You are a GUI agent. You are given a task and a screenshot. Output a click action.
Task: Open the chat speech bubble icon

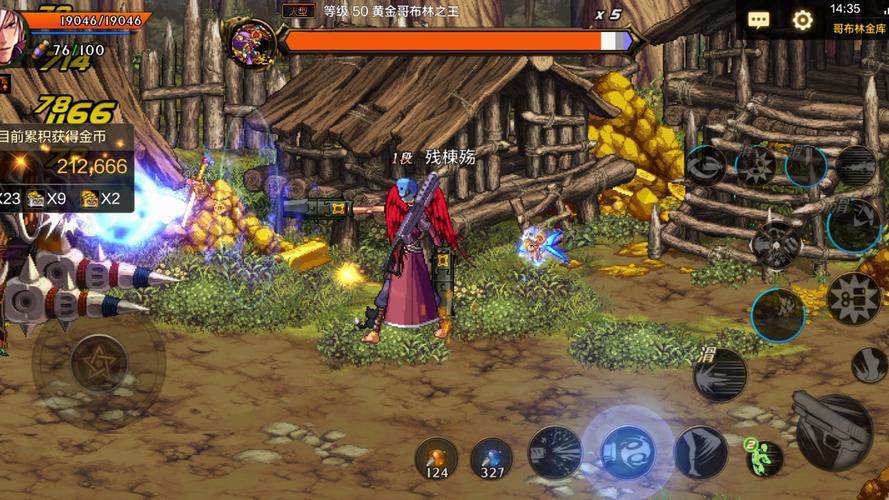click(759, 20)
